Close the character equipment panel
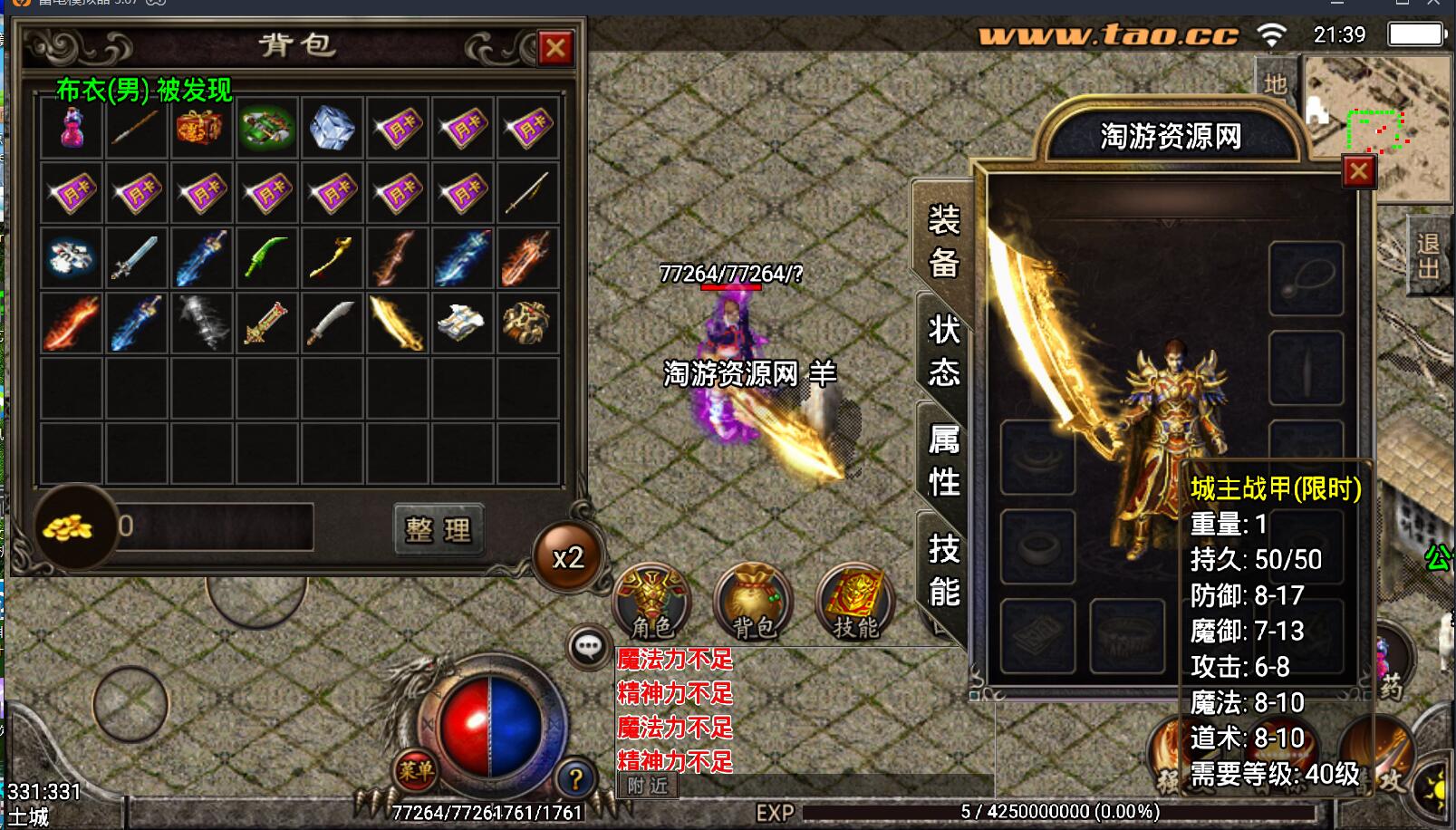Screen dimensions: 1456x830 pyautogui.click(x=1357, y=171)
